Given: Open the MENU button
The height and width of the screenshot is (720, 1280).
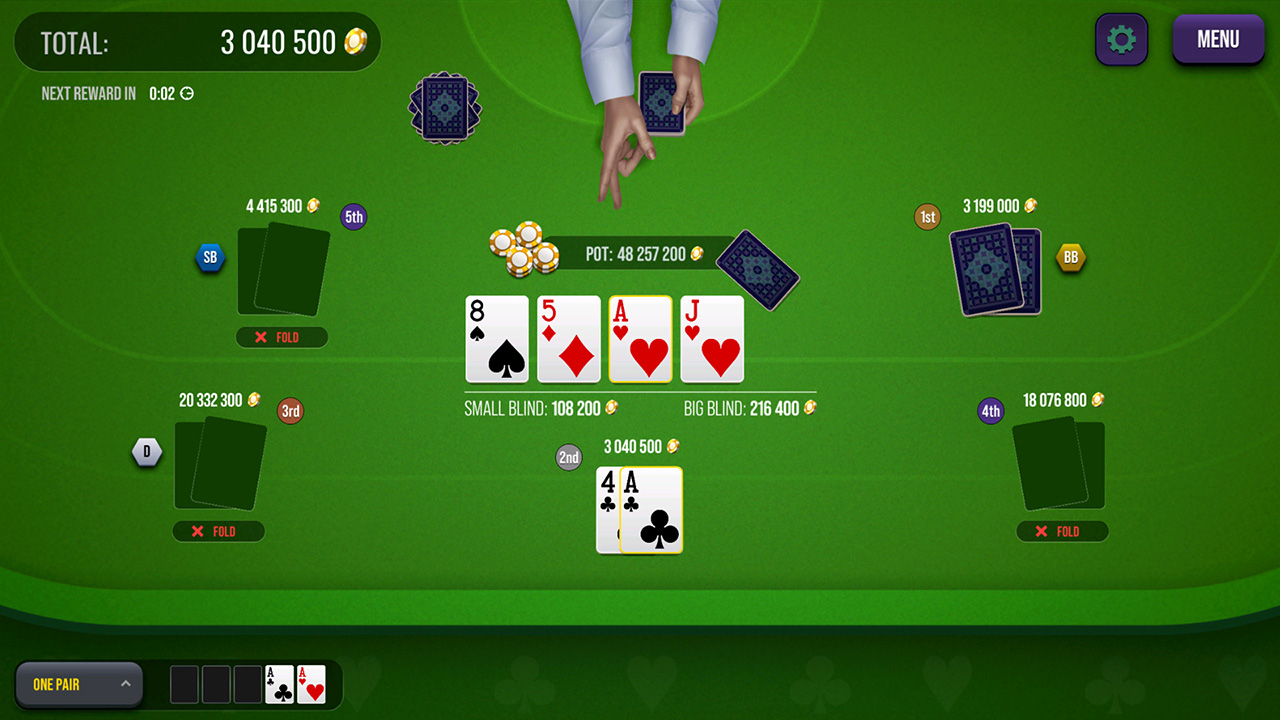Looking at the screenshot, I should (1218, 39).
